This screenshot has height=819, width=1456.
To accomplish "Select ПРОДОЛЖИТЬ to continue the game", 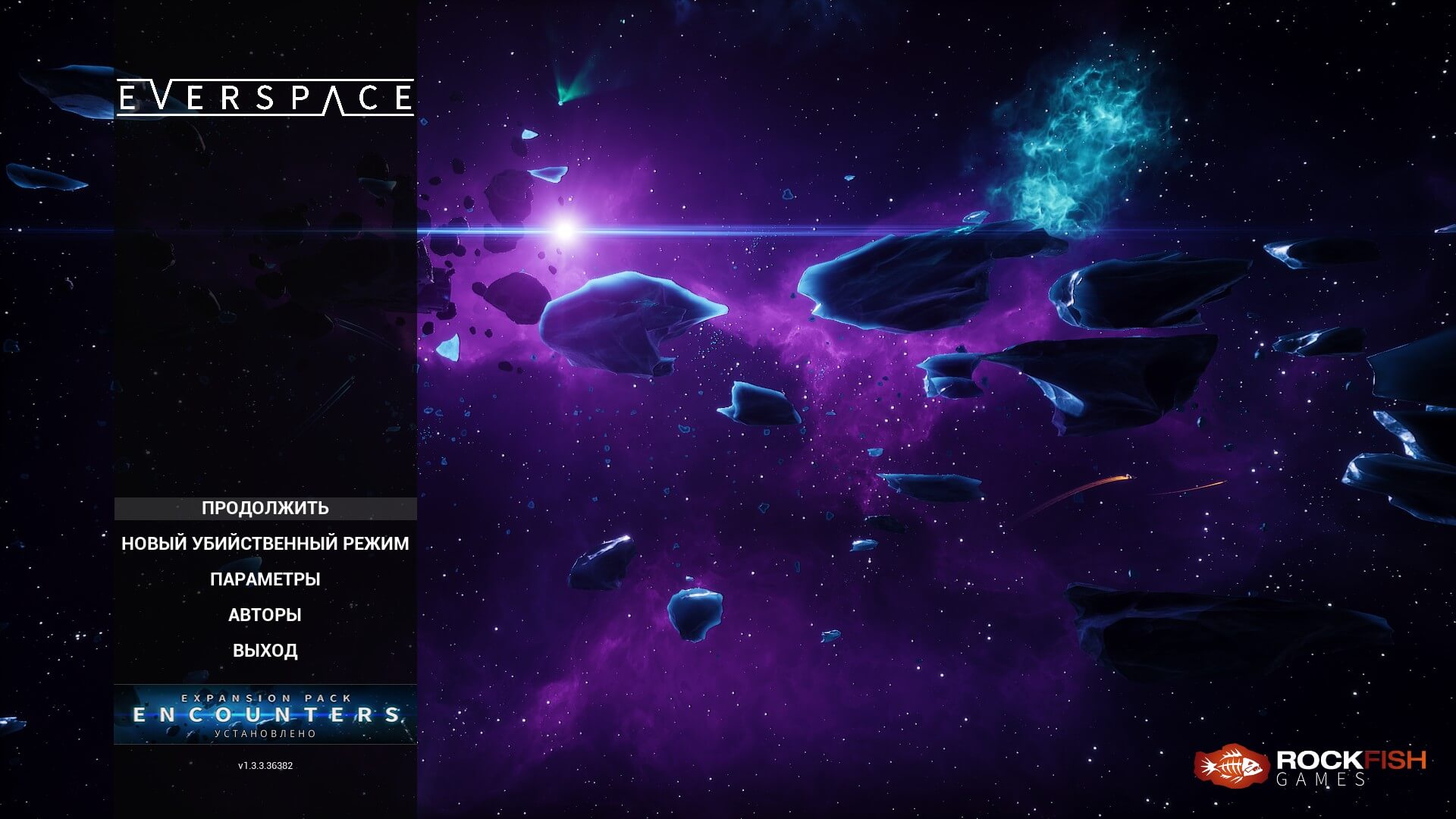I will [265, 508].
